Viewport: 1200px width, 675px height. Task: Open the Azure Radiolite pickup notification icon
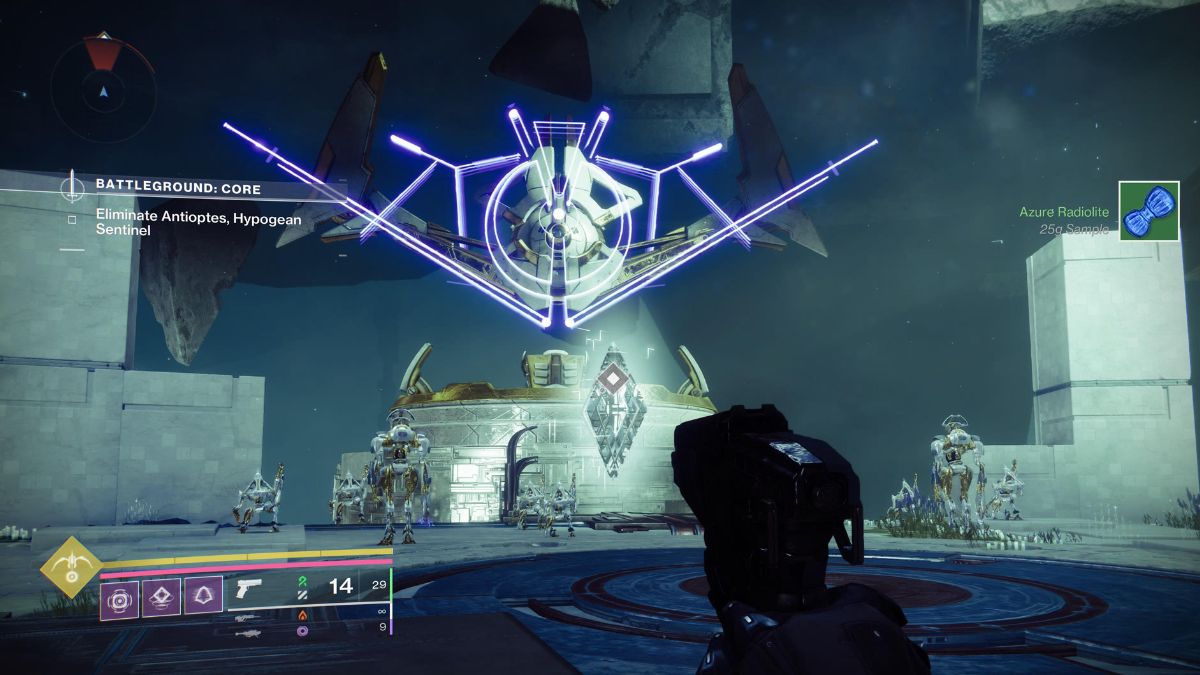coord(1149,211)
